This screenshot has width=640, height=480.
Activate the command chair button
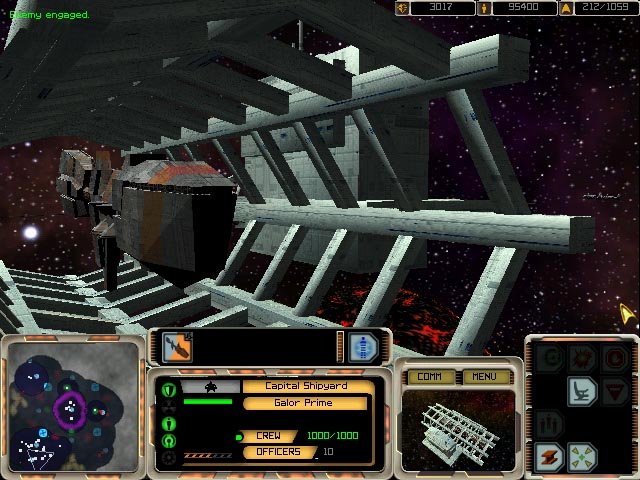pos(582,391)
